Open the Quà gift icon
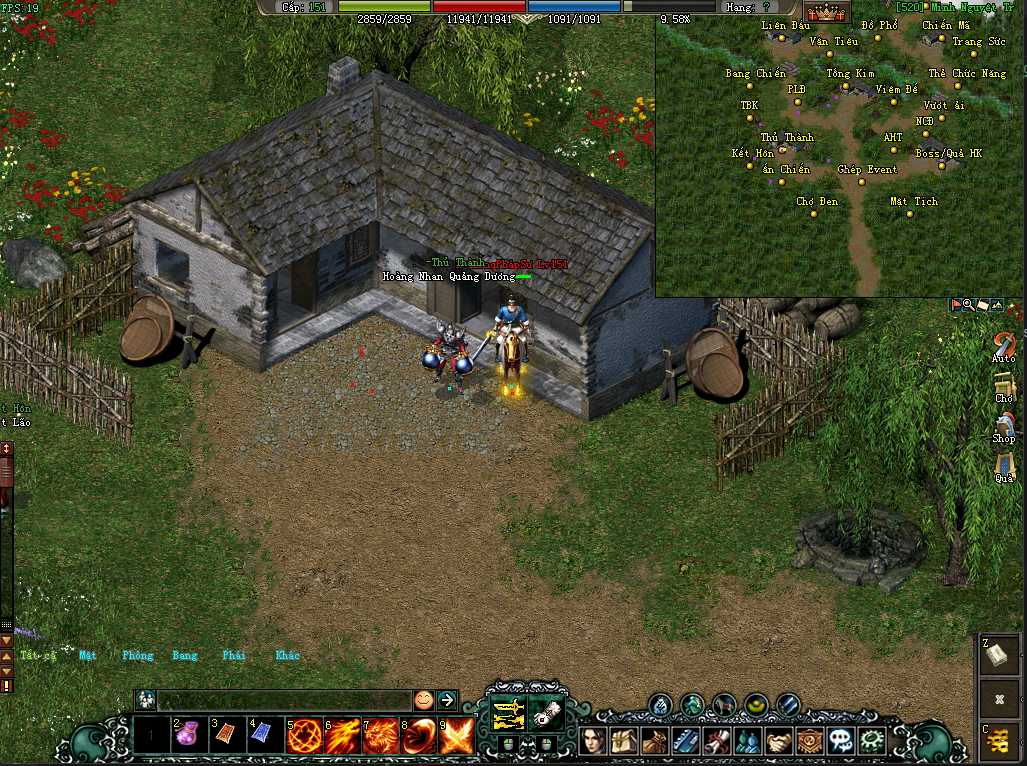The width and height of the screenshot is (1027, 766). (1004, 464)
